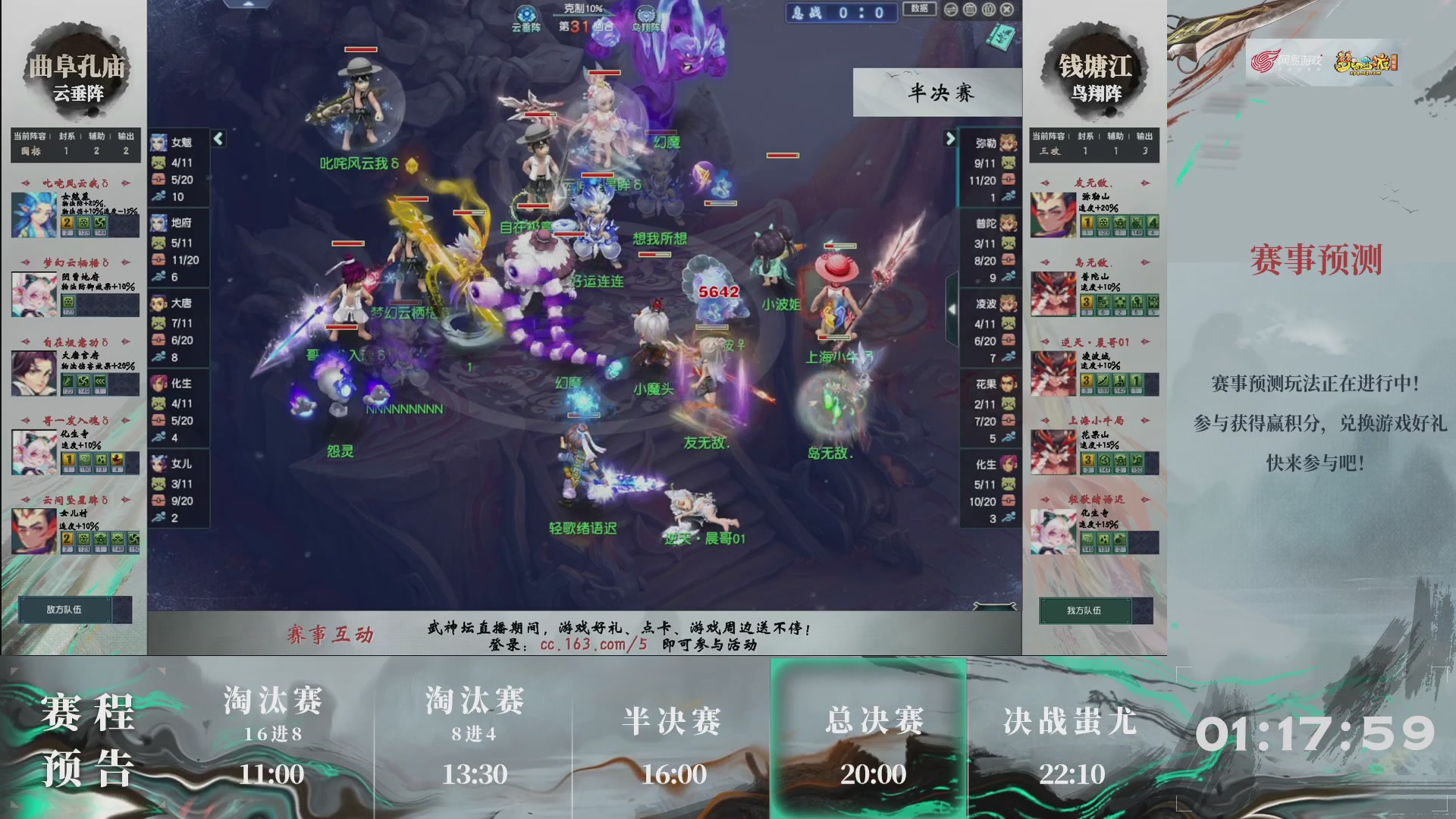This screenshot has width=1456, height=819.
Task: Select the 女魃 portrait in left roster
Action: (160, 143)
